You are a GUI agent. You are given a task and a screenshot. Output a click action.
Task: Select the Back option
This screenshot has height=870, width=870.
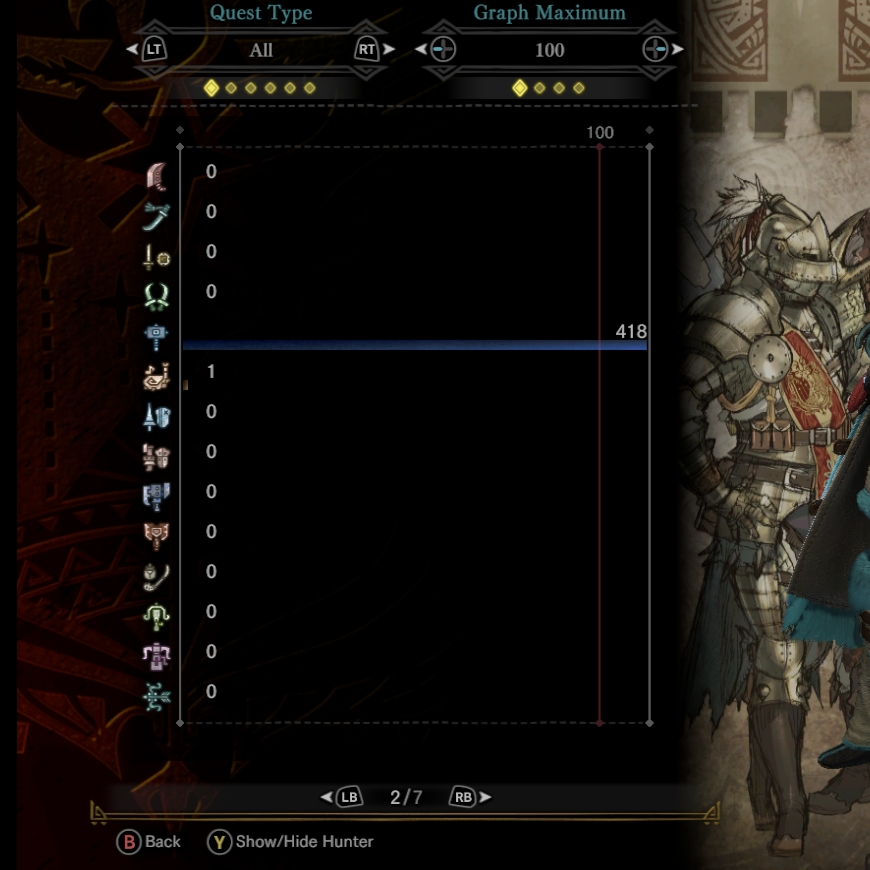[150, 841]
